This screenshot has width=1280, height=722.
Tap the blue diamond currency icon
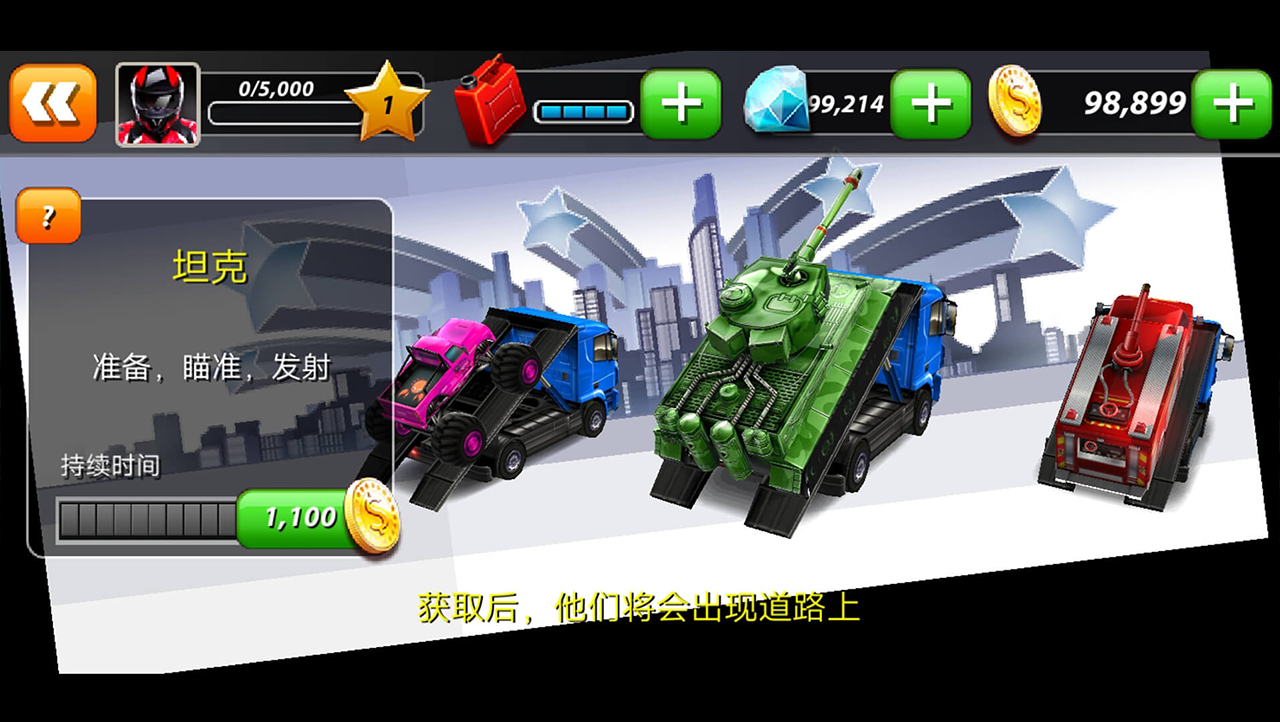pyautogui.click(x=778, y=101)
